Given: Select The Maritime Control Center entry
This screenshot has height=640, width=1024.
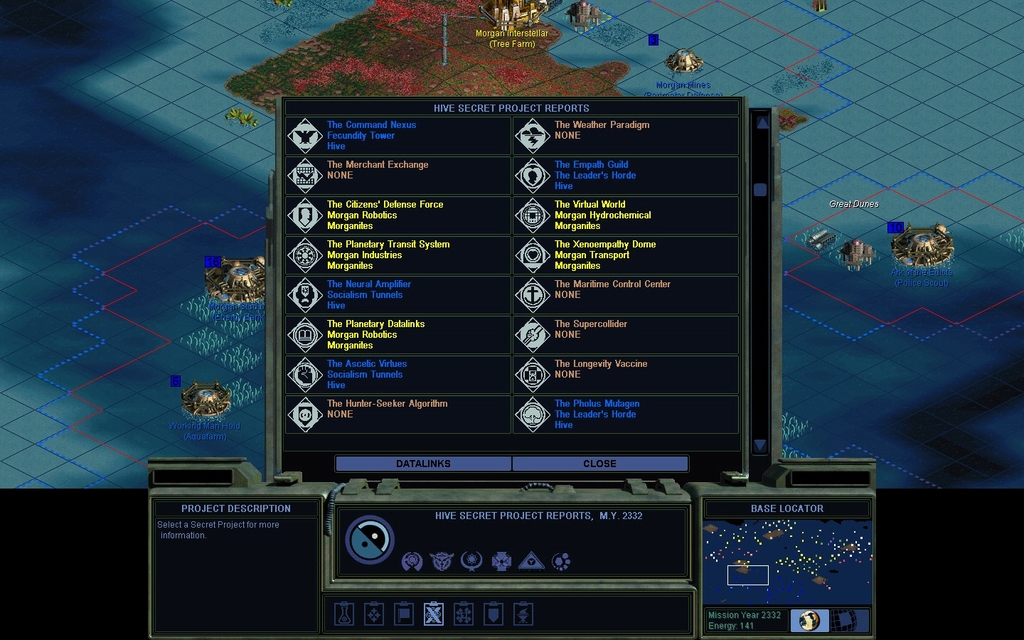Looking at the screenshot, I should [x=626, y=295].
